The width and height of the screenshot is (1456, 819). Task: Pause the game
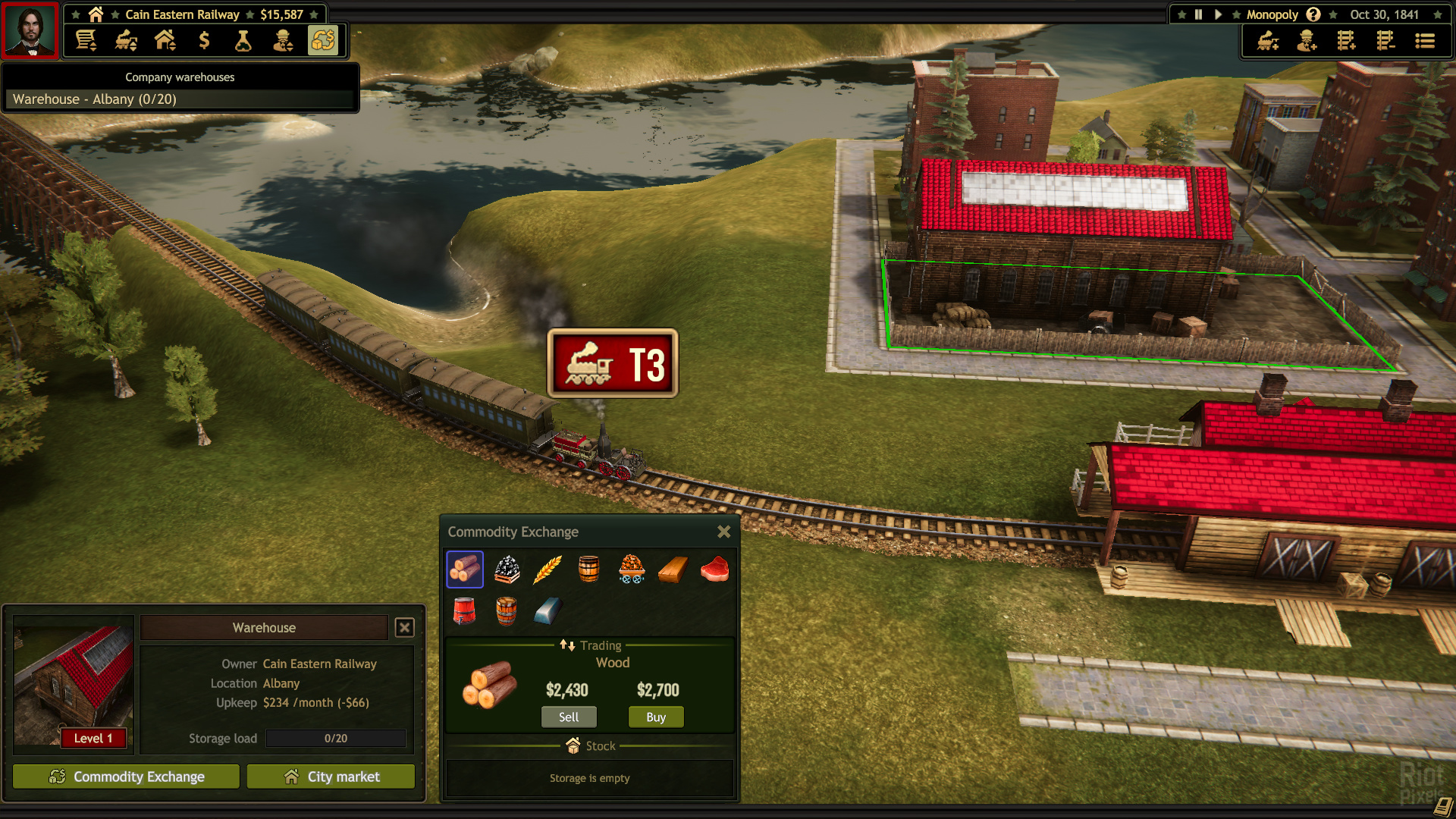pos(1198,14)
